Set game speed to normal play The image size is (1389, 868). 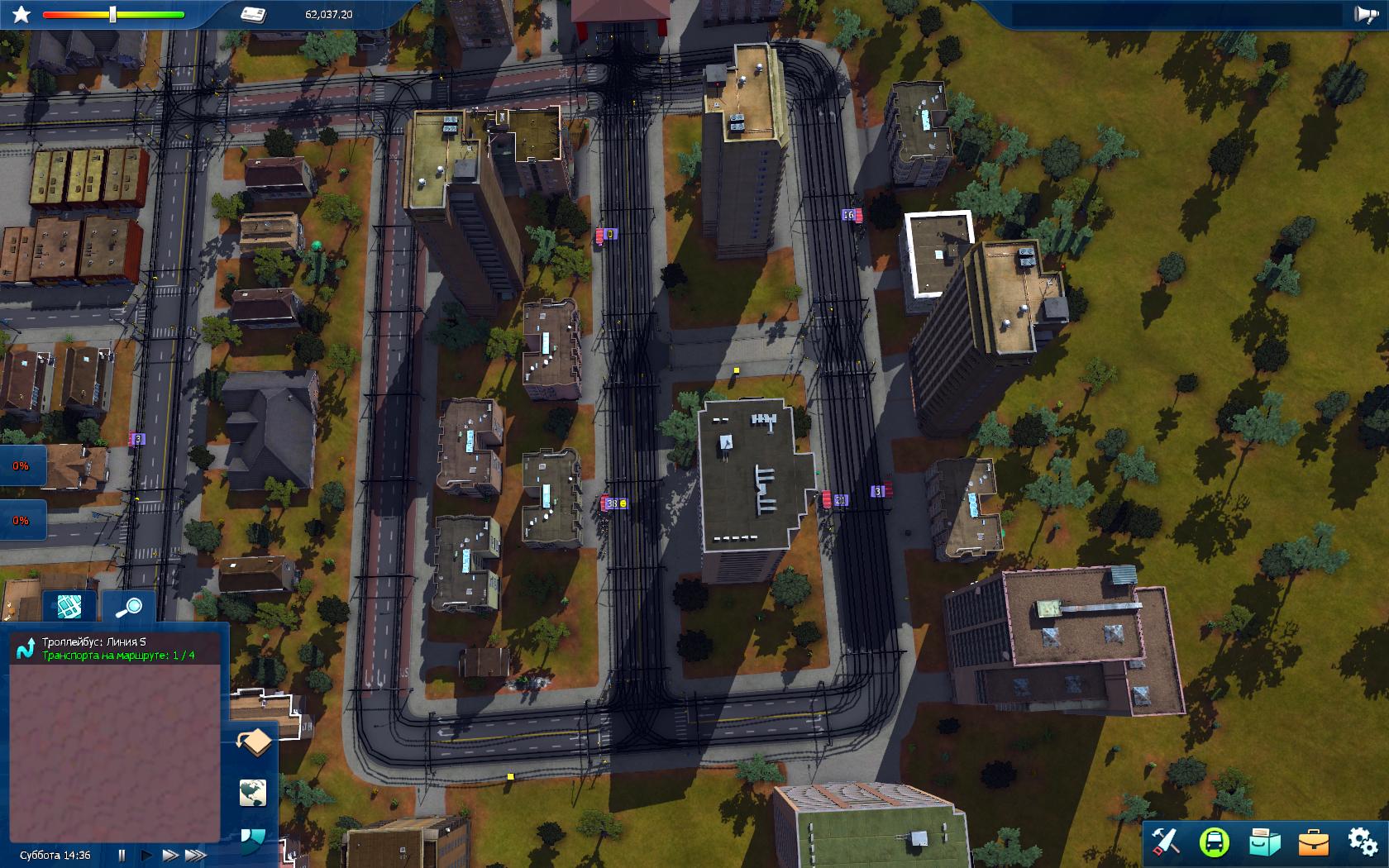[x=146, y=855]
